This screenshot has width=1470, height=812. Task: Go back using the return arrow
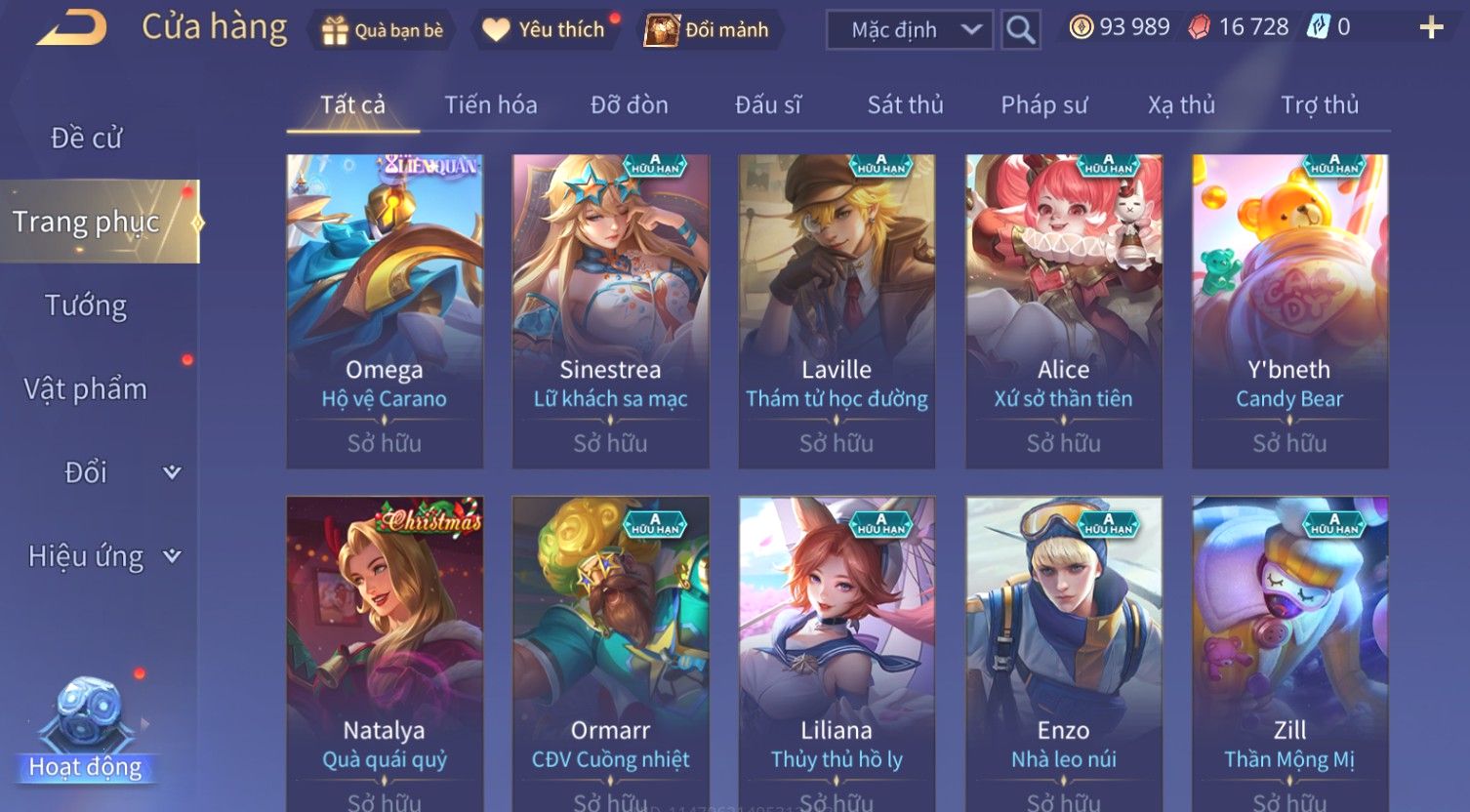[71, 28]
